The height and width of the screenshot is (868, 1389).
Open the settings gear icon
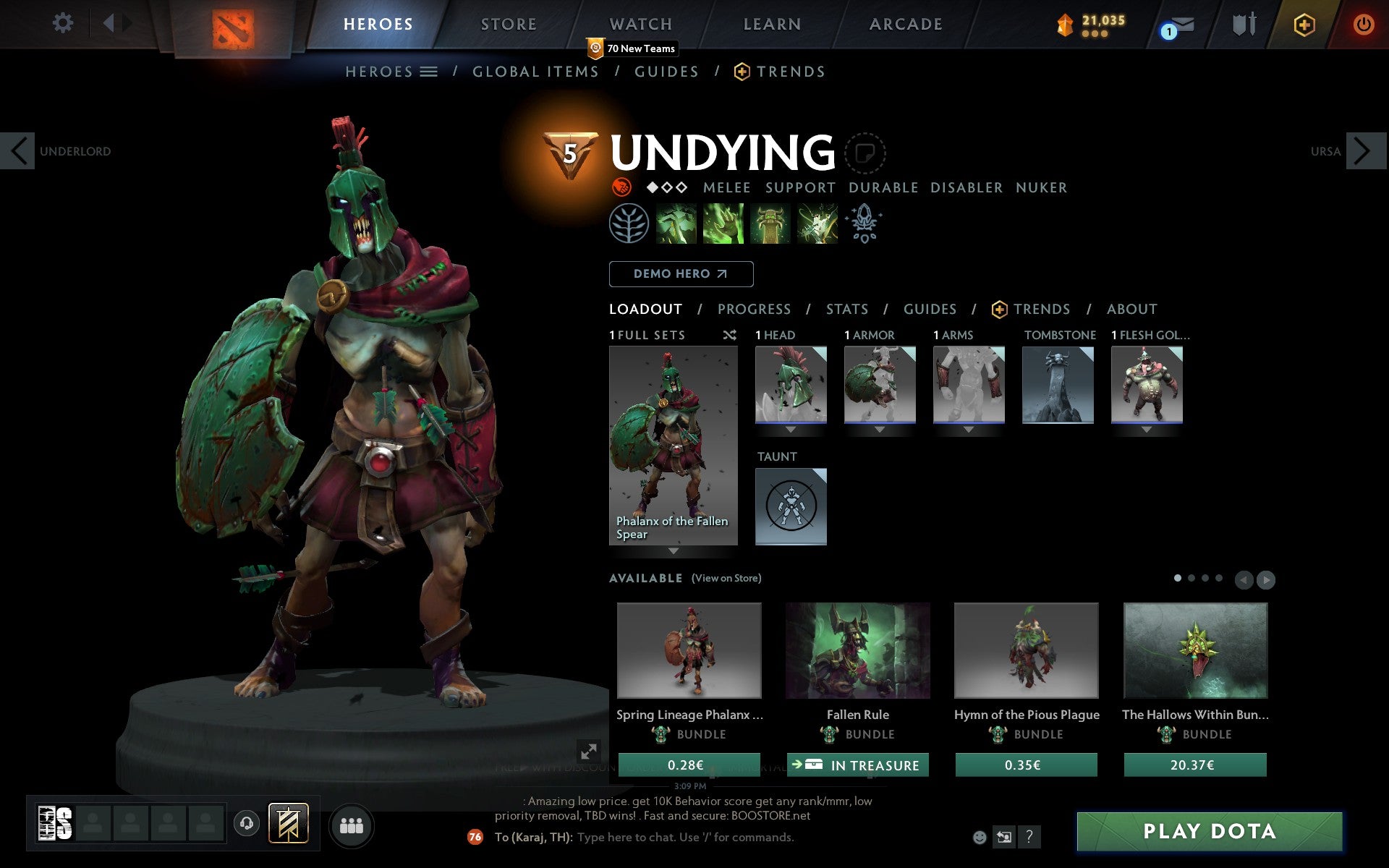click(64, 23)
